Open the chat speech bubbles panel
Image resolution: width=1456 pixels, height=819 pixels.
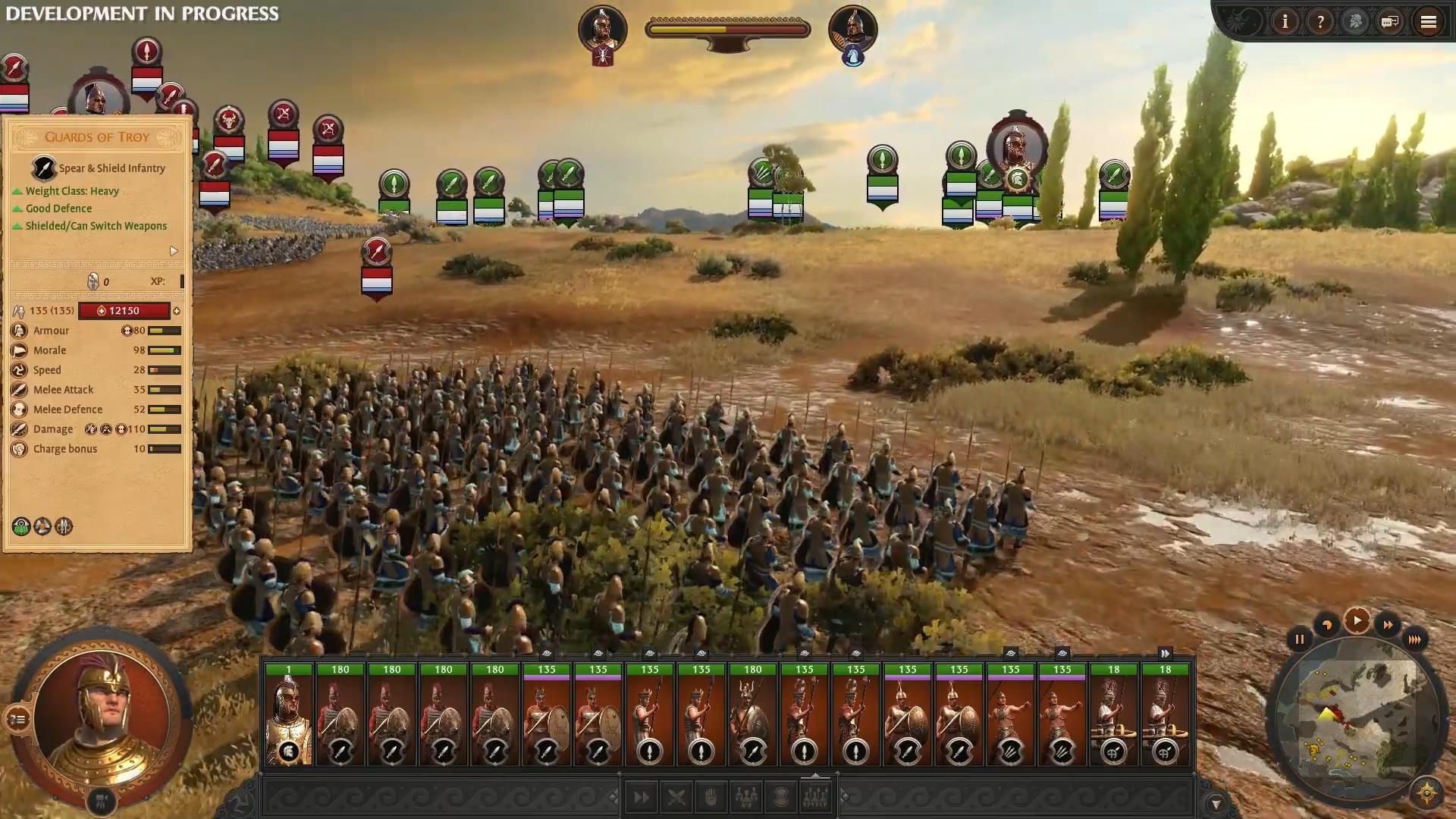1390,22
